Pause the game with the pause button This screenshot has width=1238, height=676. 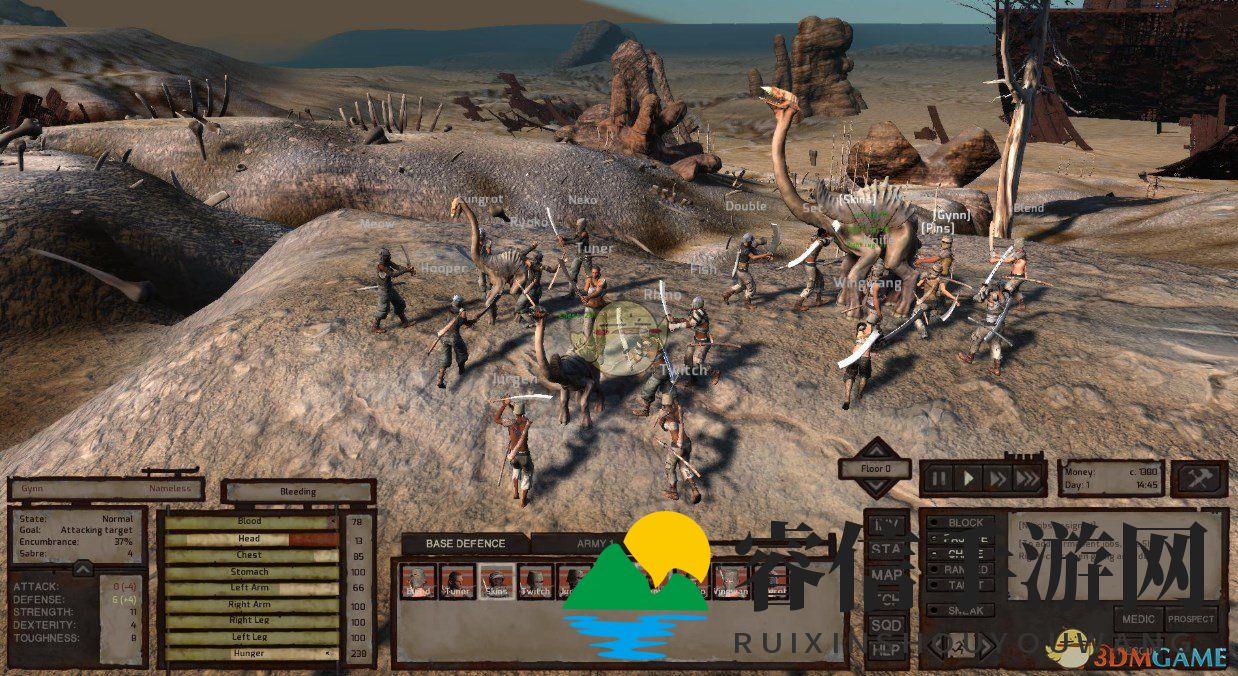939,478
